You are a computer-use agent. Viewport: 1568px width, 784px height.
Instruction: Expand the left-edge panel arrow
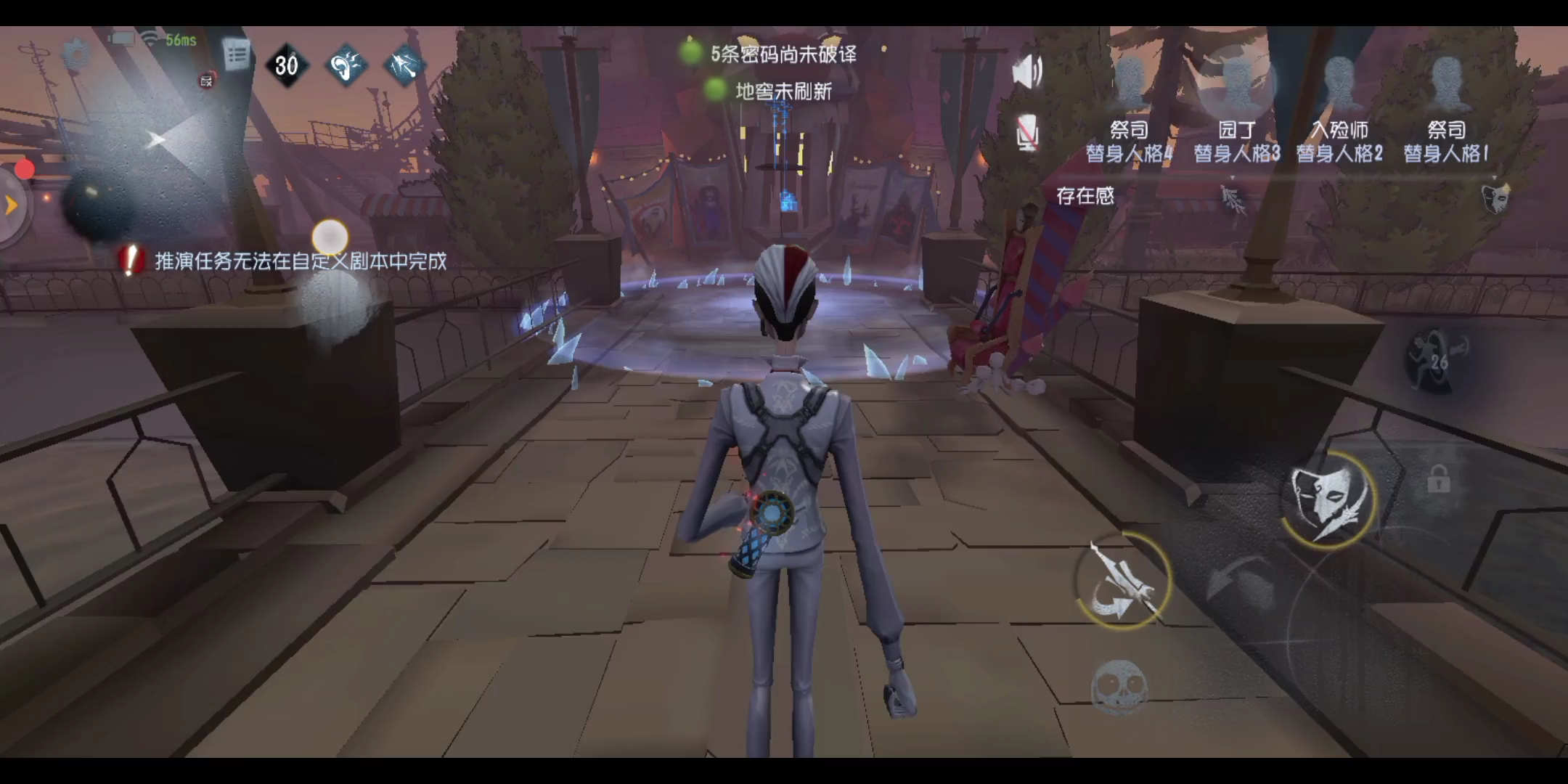click(11, 203)
